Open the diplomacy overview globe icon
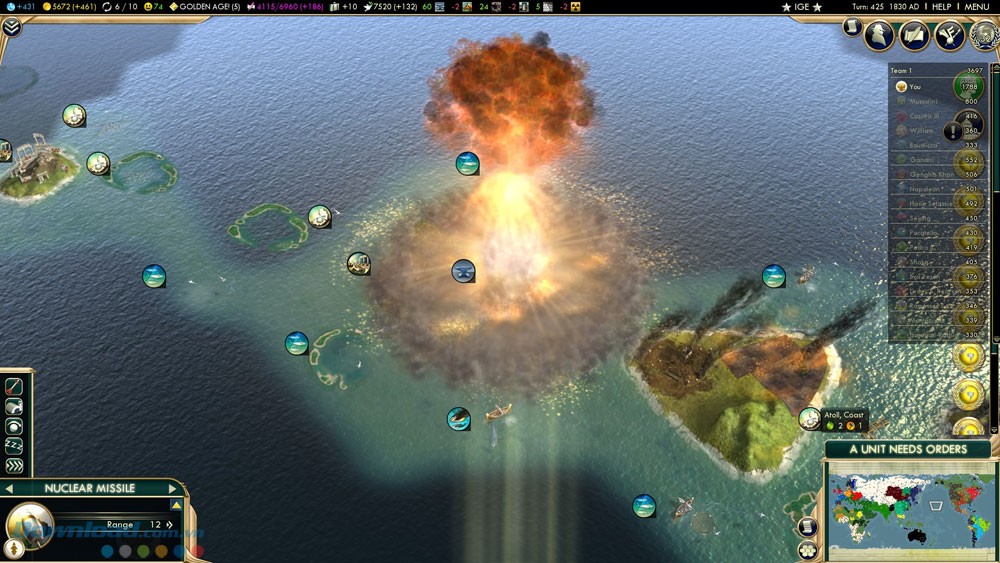1000x563 pixels. (x=981, y=36)
